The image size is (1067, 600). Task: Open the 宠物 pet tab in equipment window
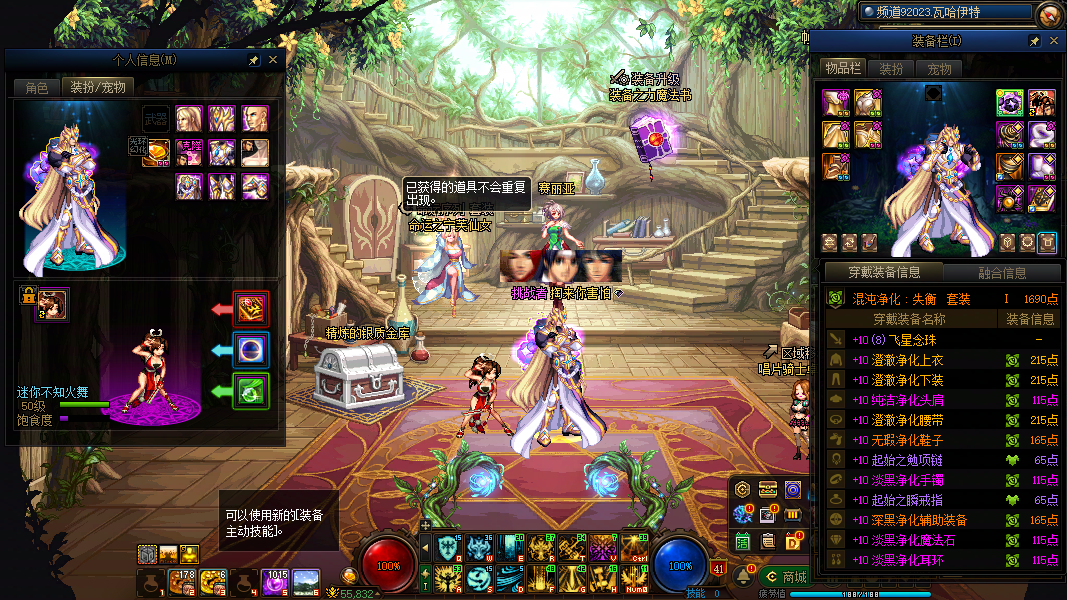pyautogui.click(x=938, y=69)
